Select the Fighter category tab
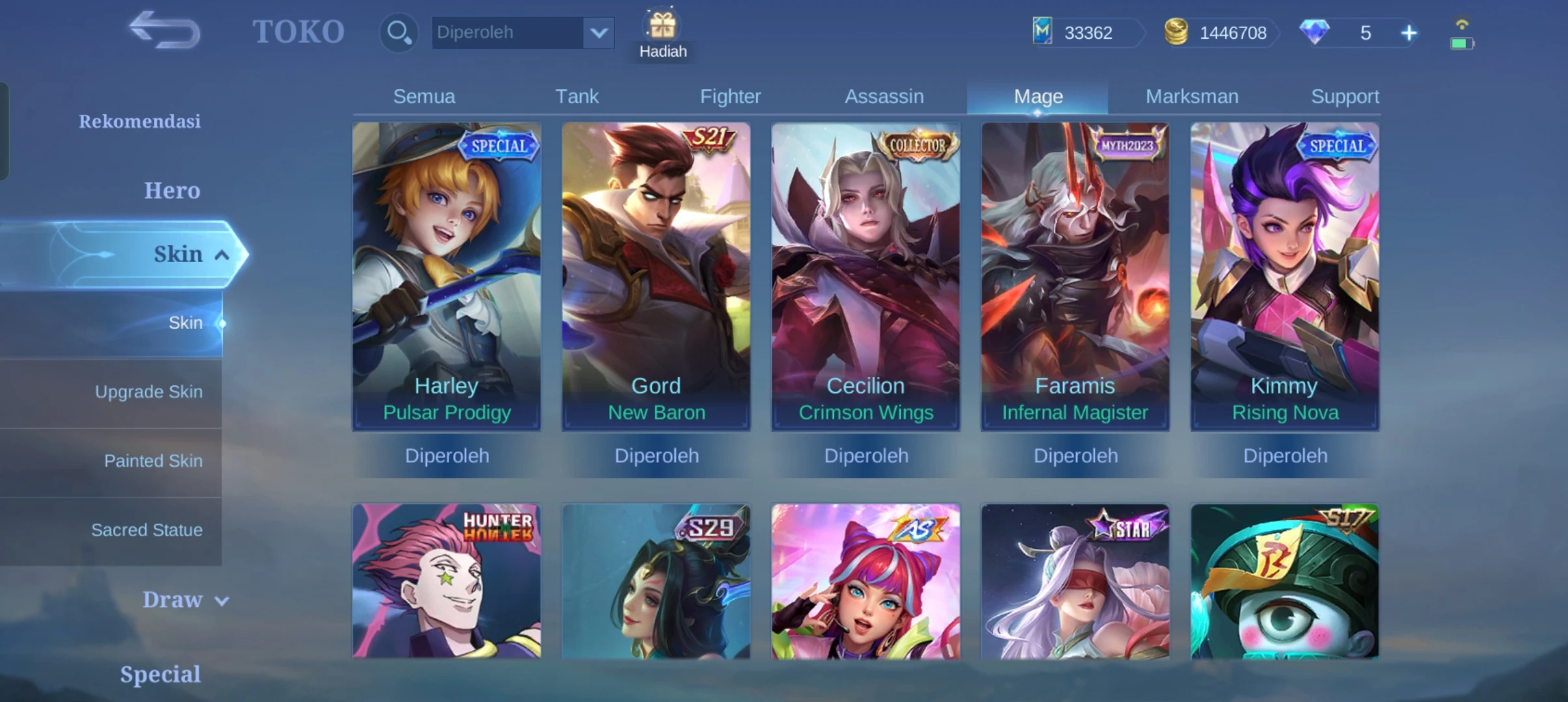The image size is (1568, 702). pos(730,96)
